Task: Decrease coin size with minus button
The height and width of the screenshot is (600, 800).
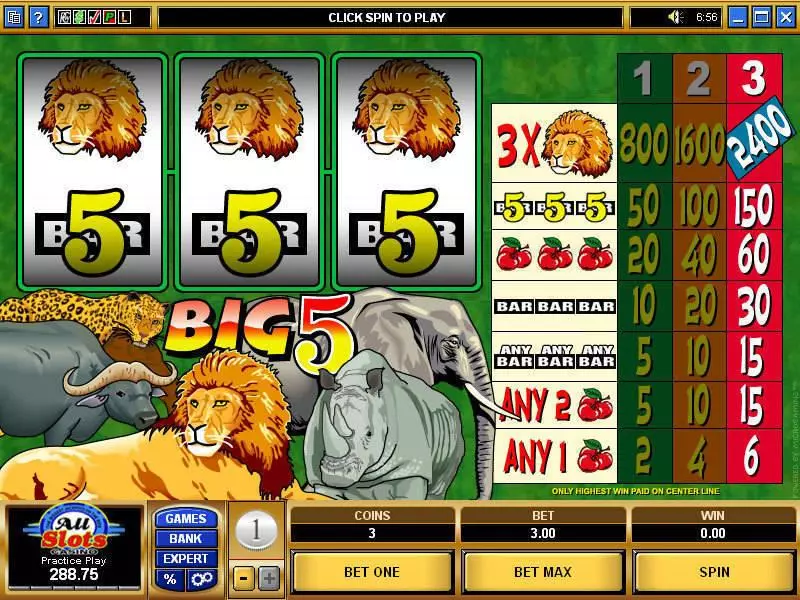Action: (243, 578)
